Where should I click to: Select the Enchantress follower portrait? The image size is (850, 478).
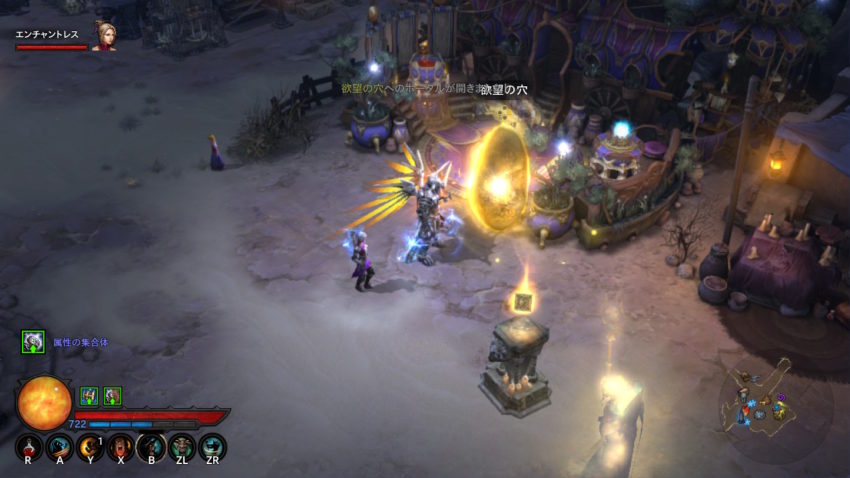[103, 36]
